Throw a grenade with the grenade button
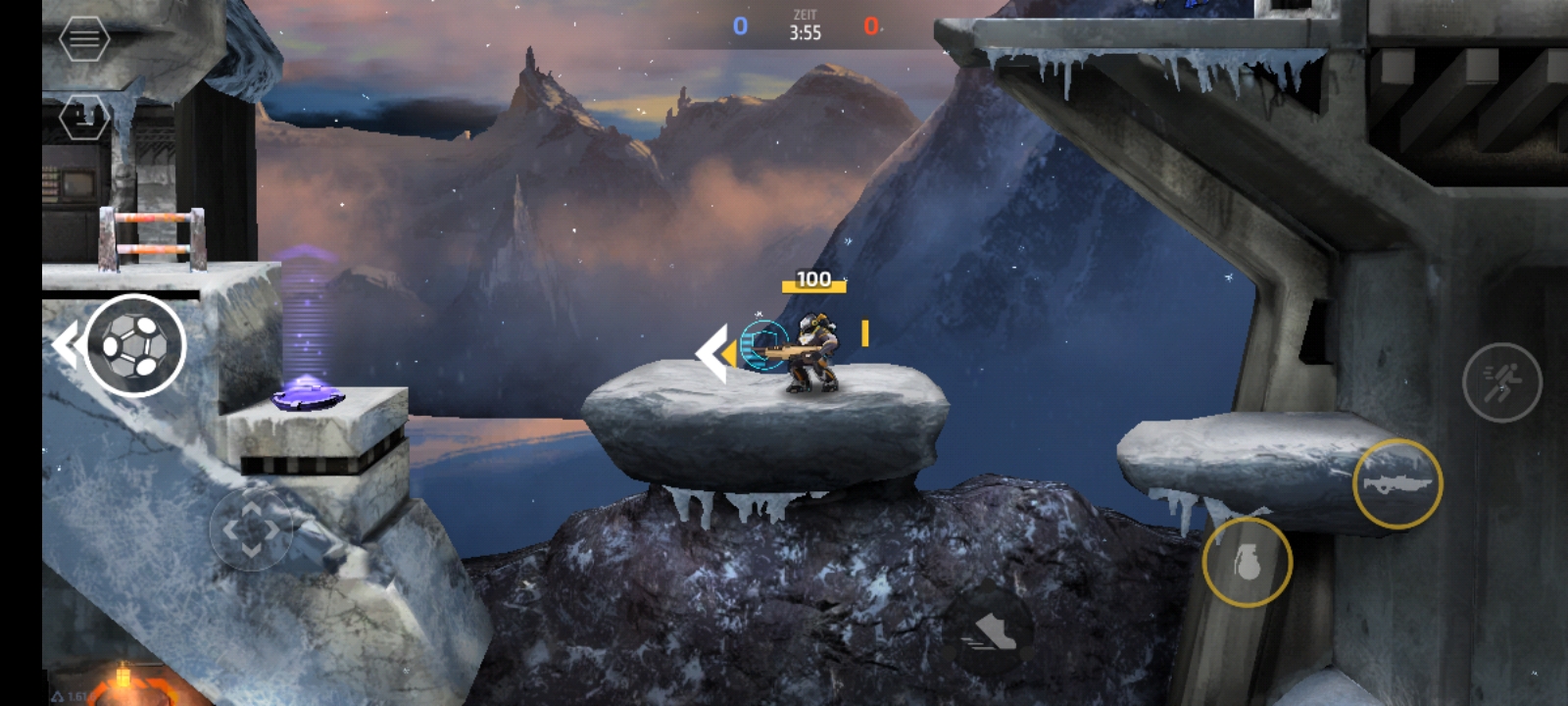 [x=1247, y=562]
